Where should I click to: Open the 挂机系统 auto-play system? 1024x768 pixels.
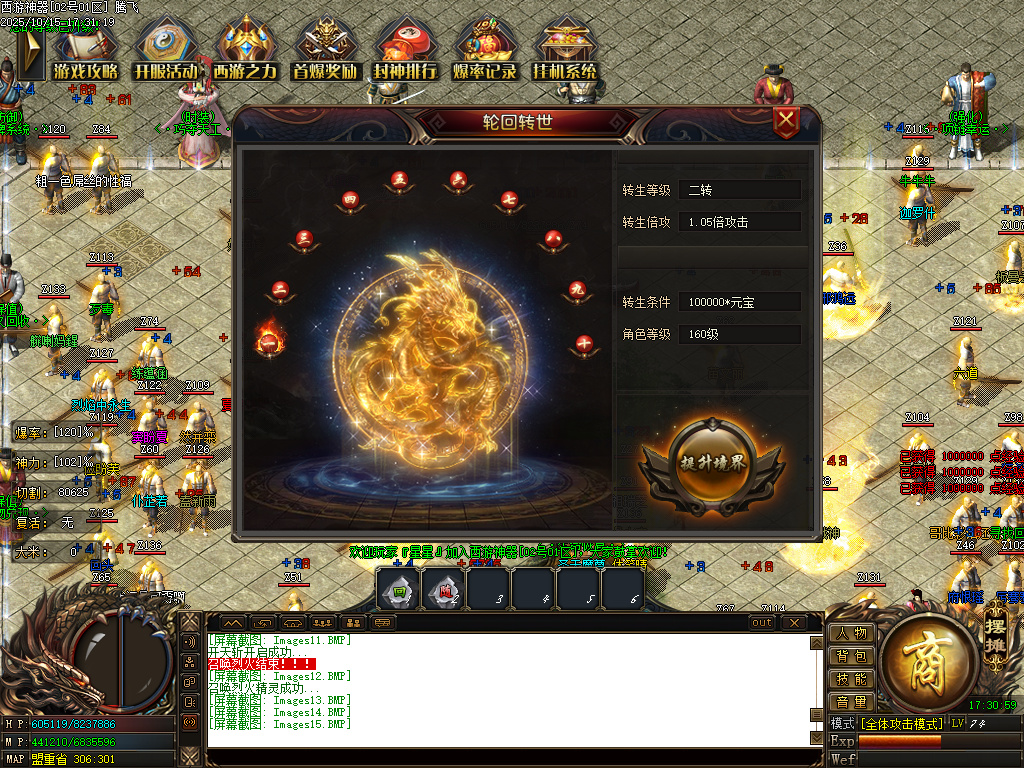[565, 51]
